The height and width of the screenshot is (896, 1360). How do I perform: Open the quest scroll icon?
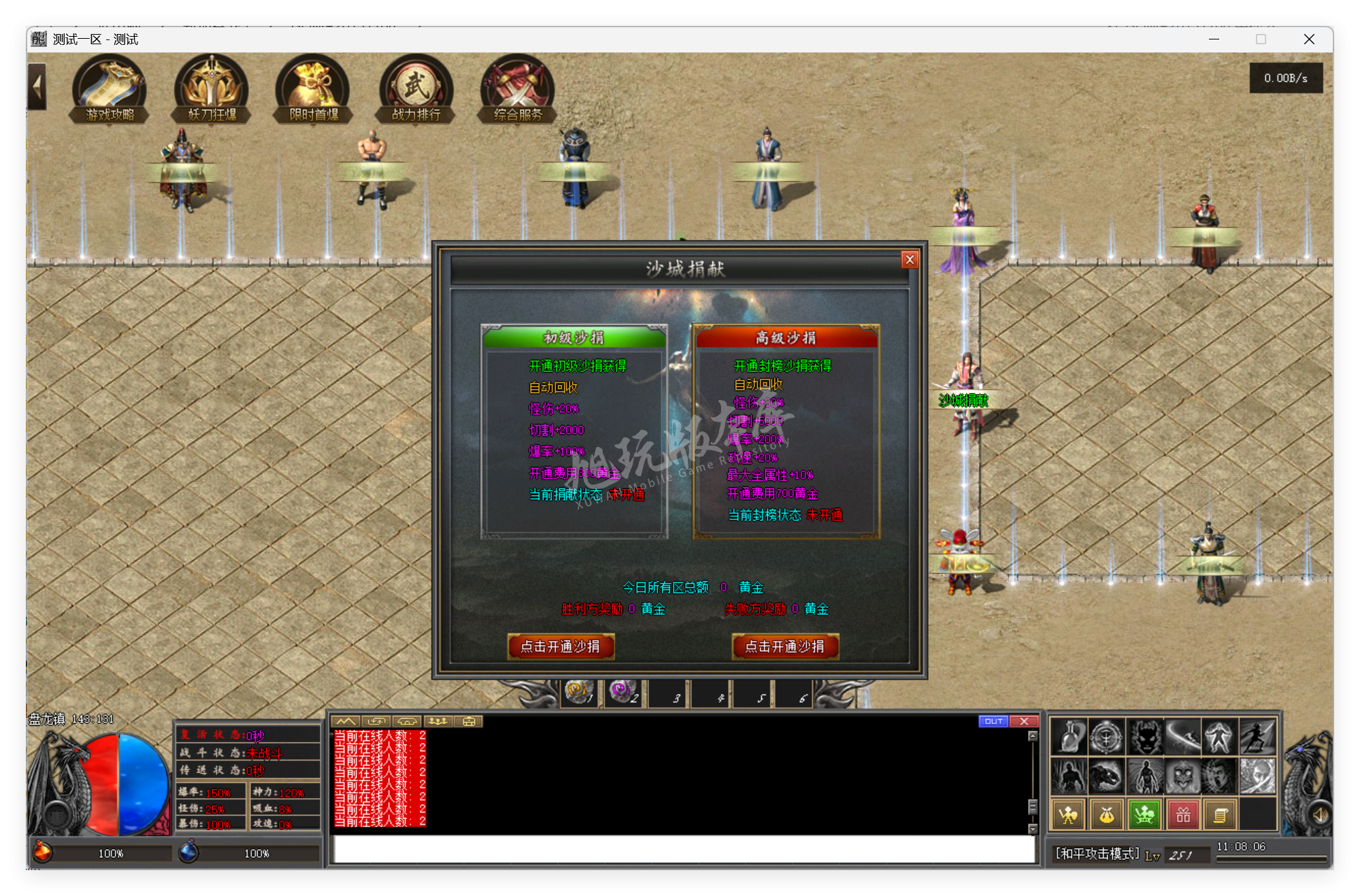(1221, 814)
